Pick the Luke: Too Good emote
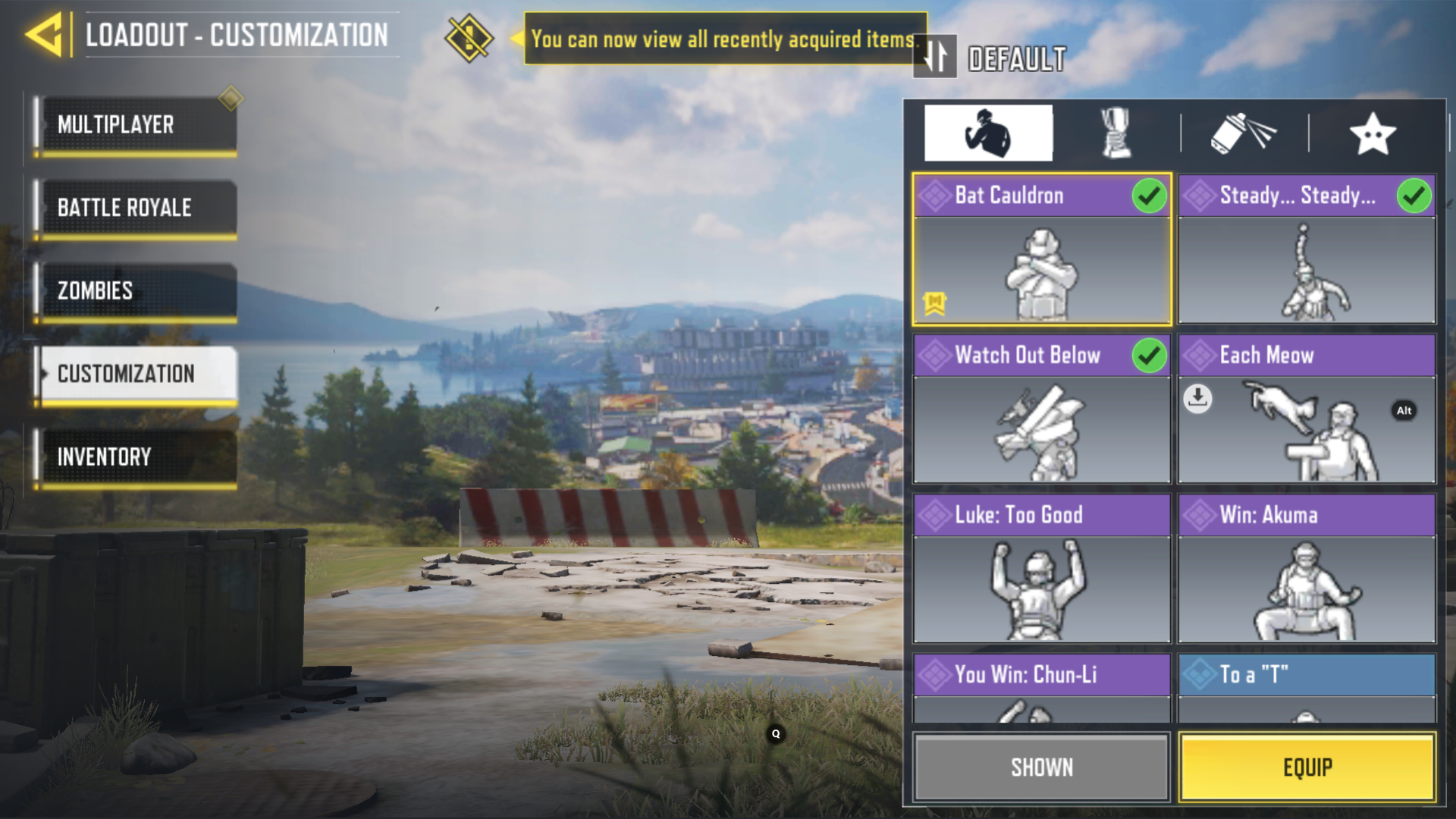The width and height of the screenshot is (1456, 819). pyautogui.click(x=1041, y=569)
